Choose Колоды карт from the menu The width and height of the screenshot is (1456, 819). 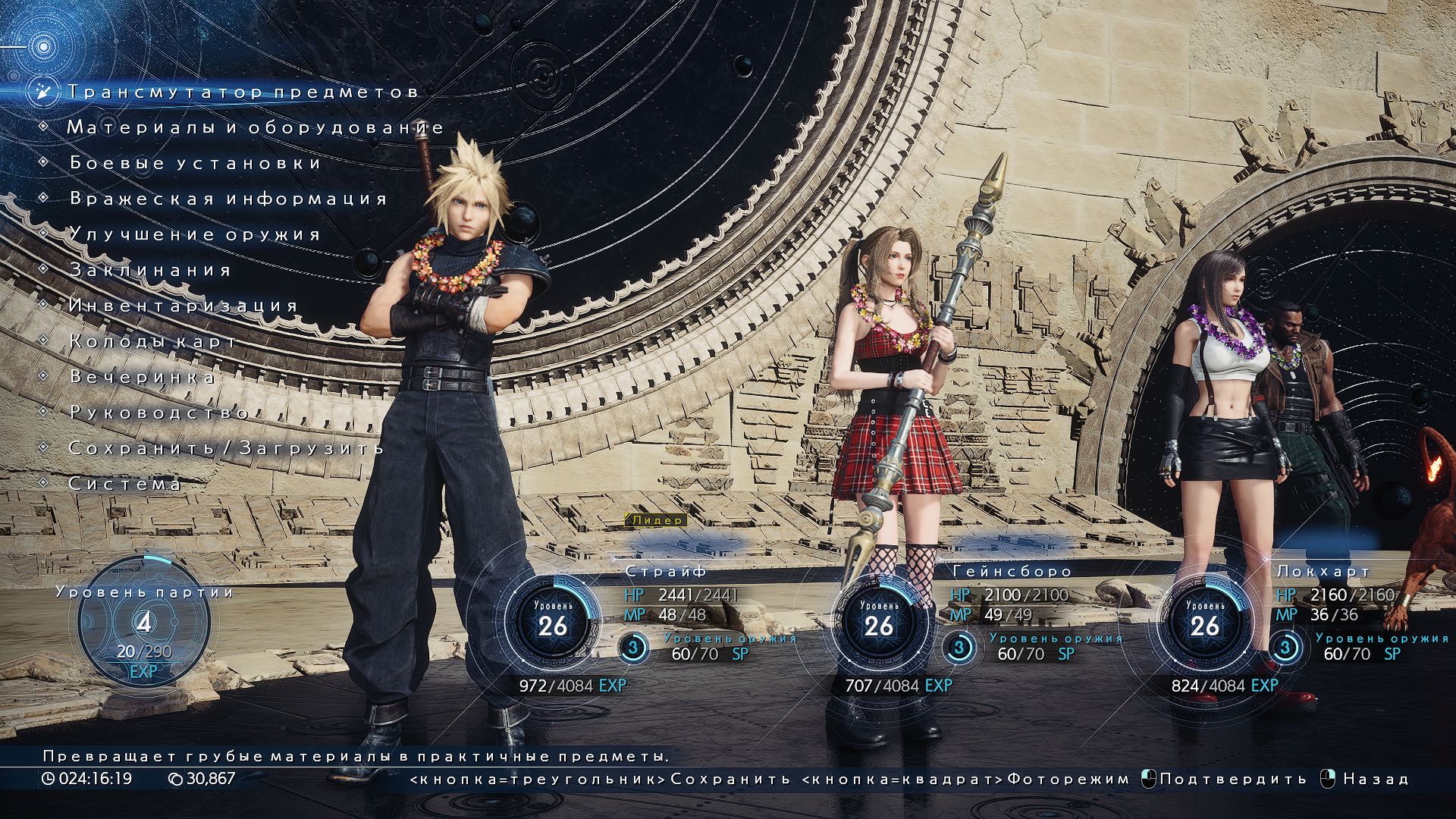point(152,341)
